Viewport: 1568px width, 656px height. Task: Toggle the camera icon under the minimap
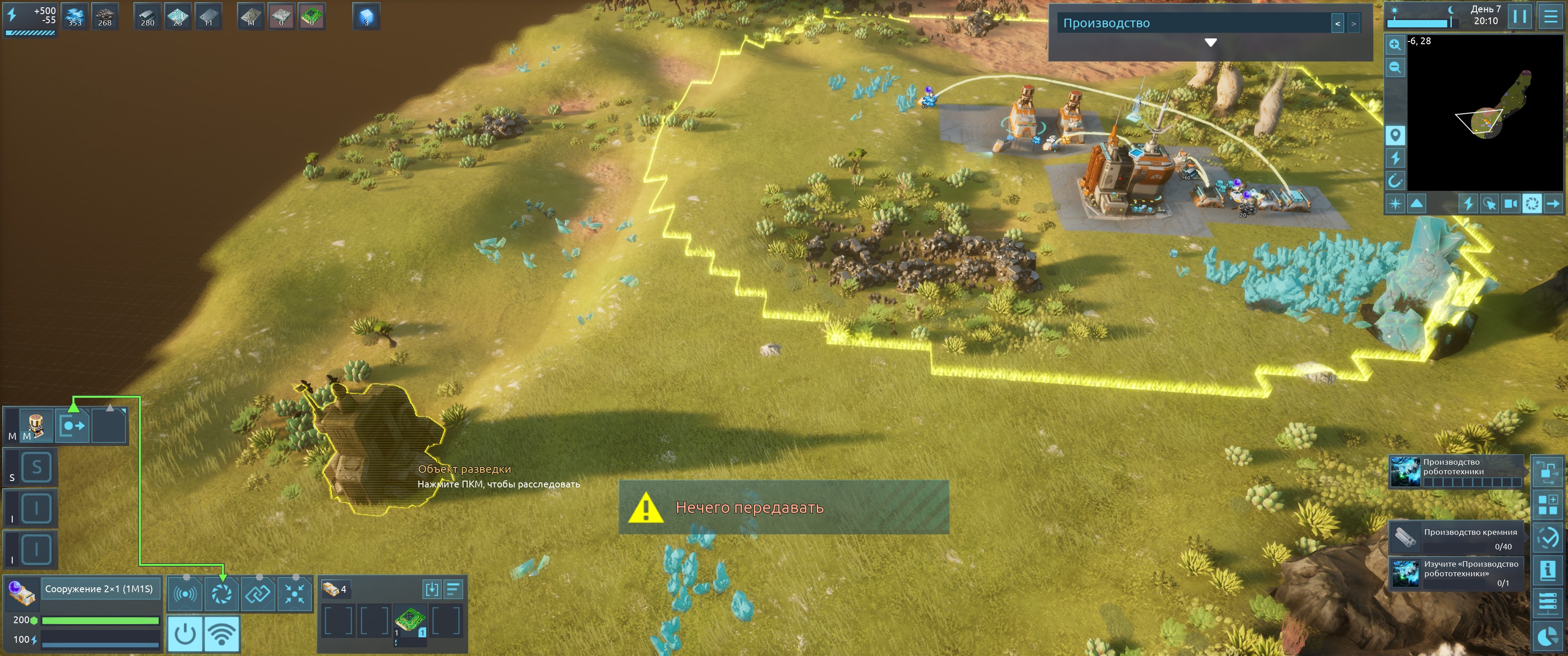[1510, 204]
